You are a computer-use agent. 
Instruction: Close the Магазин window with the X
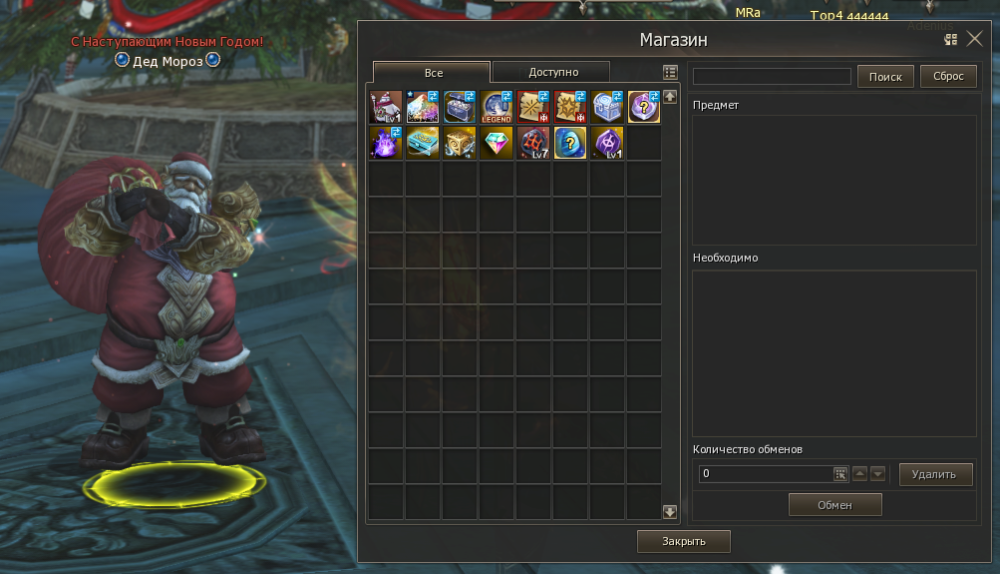click(975, 40)
